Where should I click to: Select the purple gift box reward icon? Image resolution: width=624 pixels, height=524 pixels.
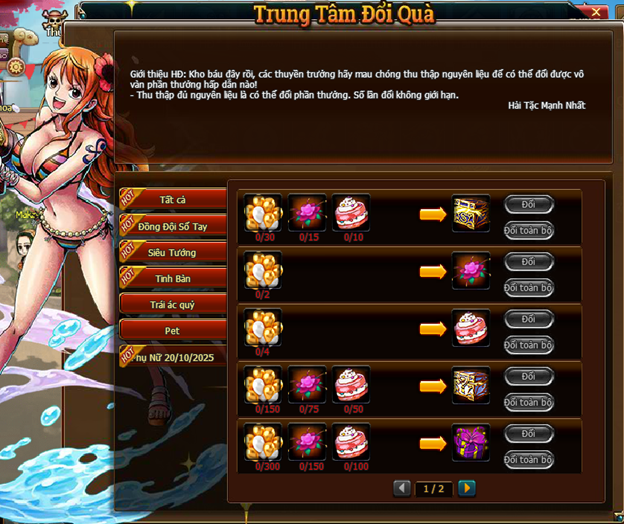pos(471,441)
